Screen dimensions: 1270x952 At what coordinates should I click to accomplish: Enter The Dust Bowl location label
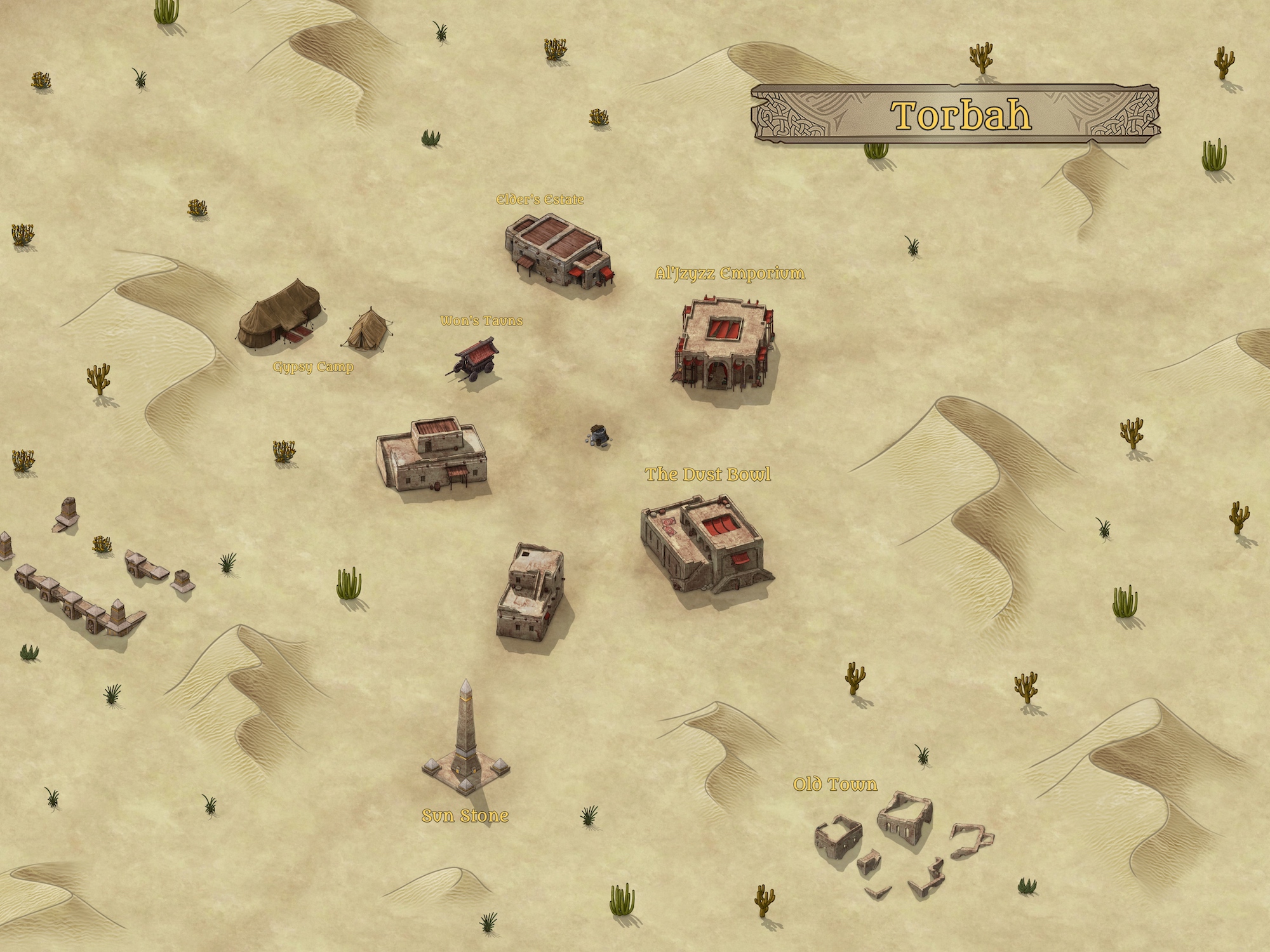(708, 475)
